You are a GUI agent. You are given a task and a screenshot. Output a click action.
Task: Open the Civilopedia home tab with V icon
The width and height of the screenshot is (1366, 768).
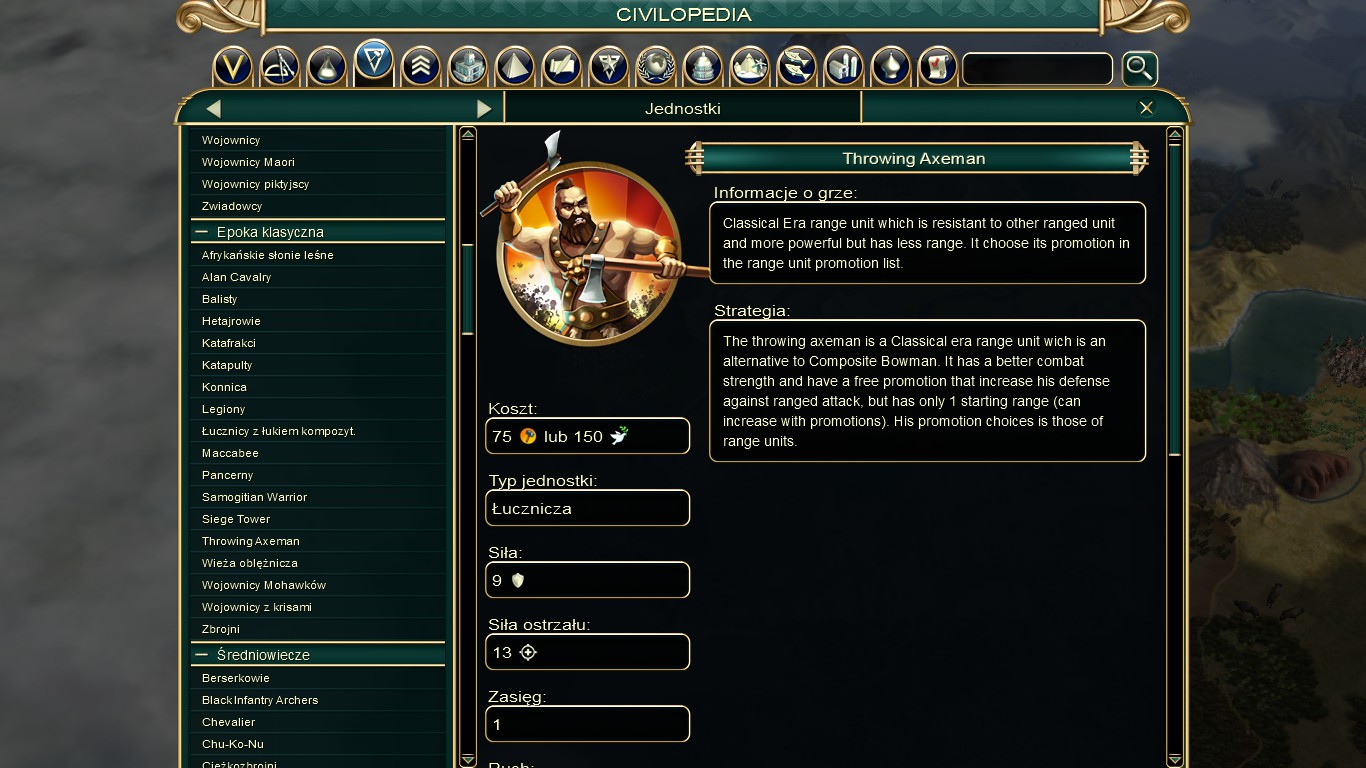[233, 67]
